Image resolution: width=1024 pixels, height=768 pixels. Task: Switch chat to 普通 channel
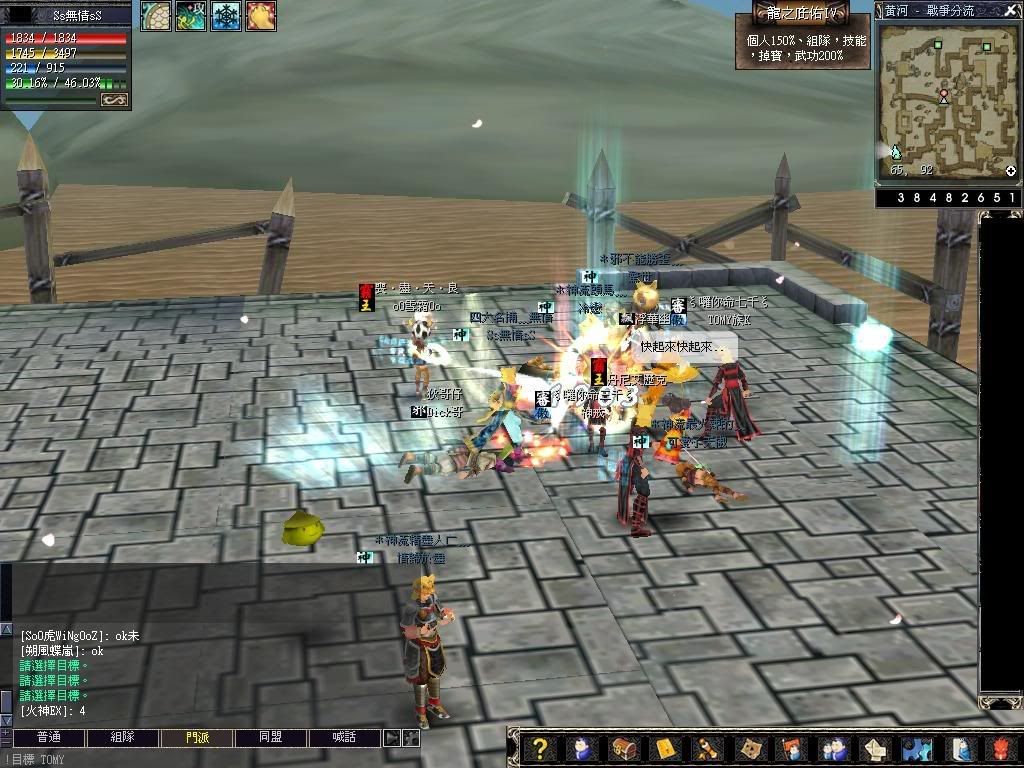click(x=49, y=737)
